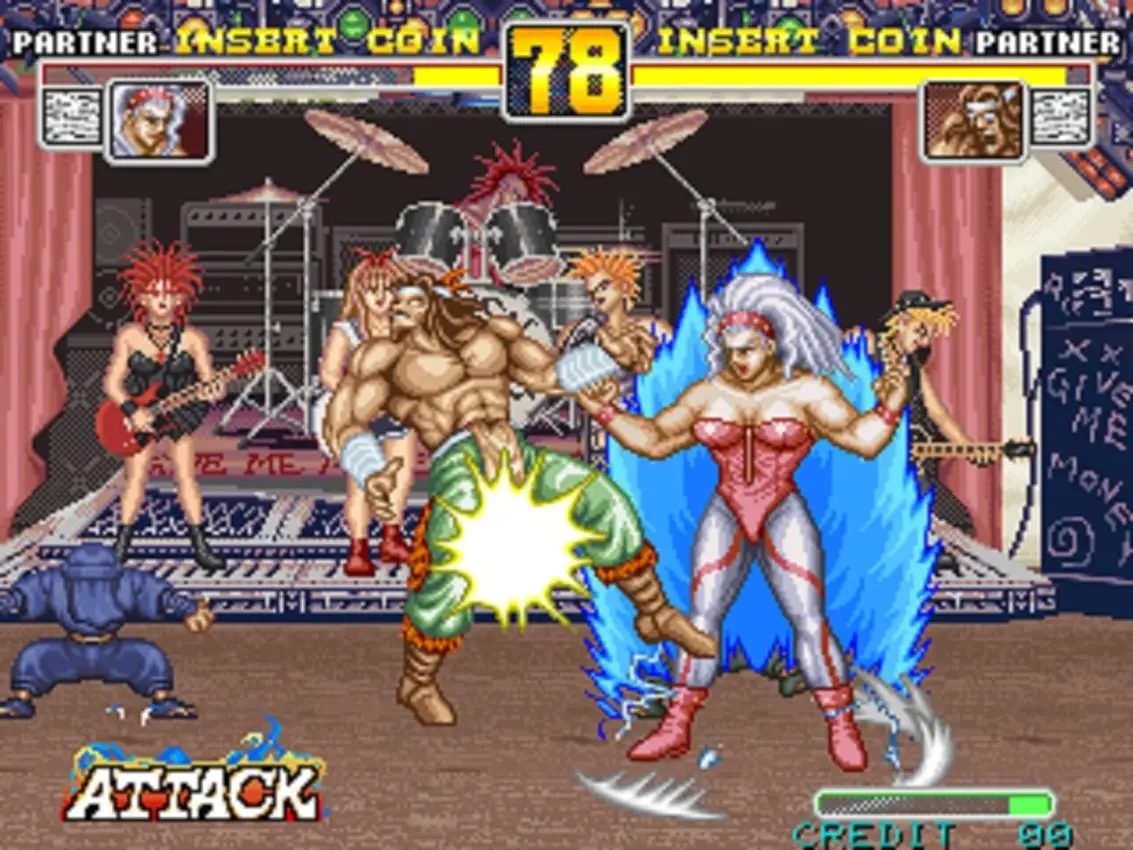Select the right player's character portrait
Screen dimensions: 1133x850
point(974,121)
